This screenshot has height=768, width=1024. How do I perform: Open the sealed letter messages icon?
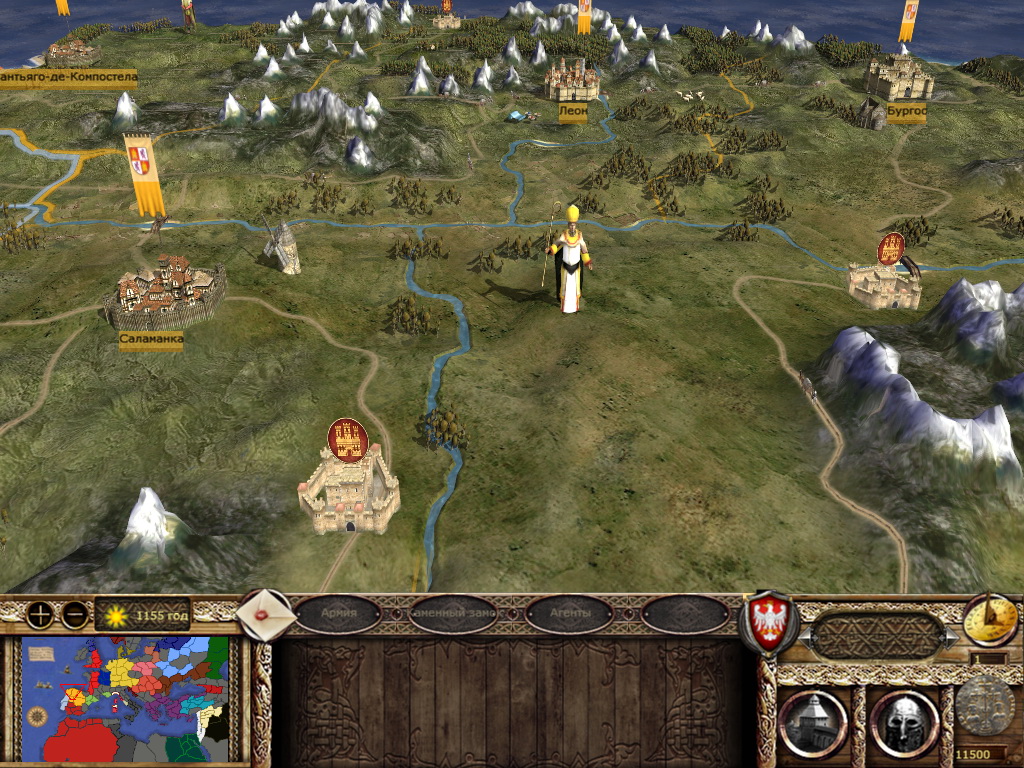pos(267,614)
